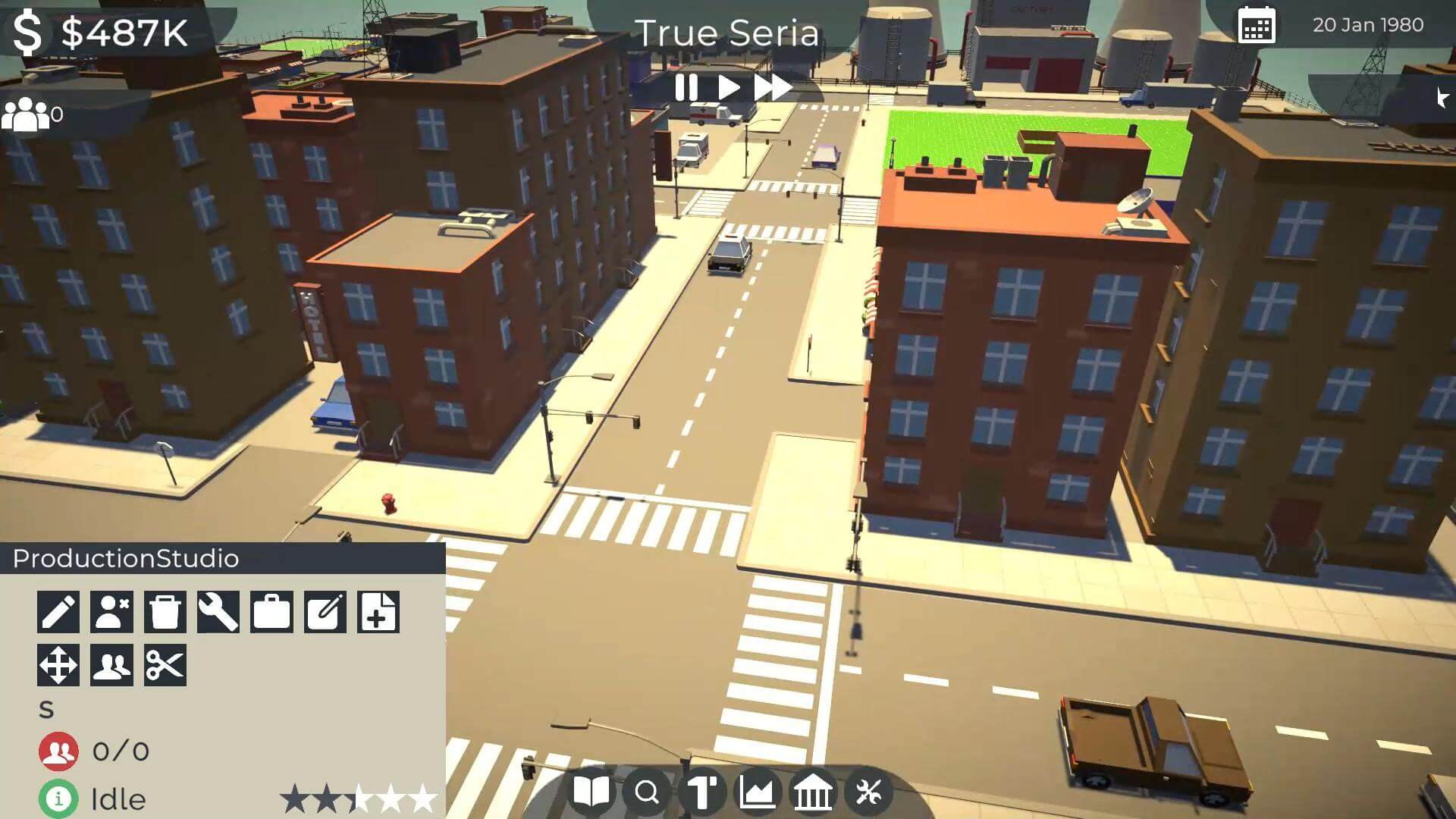Viewport: 1456px width, 819px height.
Task: Click the dark two-people staff icon
Action: coord(111,665)
